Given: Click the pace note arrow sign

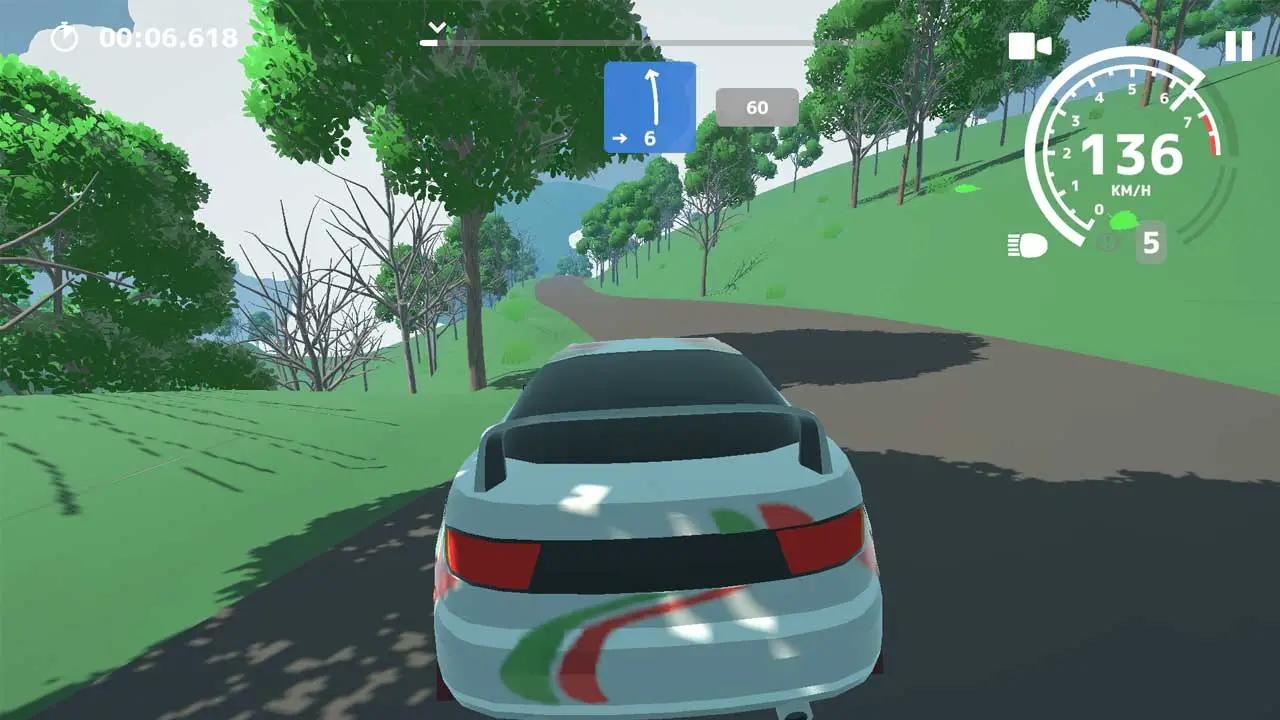Looking at the screenshot, I should pos(650,107).
